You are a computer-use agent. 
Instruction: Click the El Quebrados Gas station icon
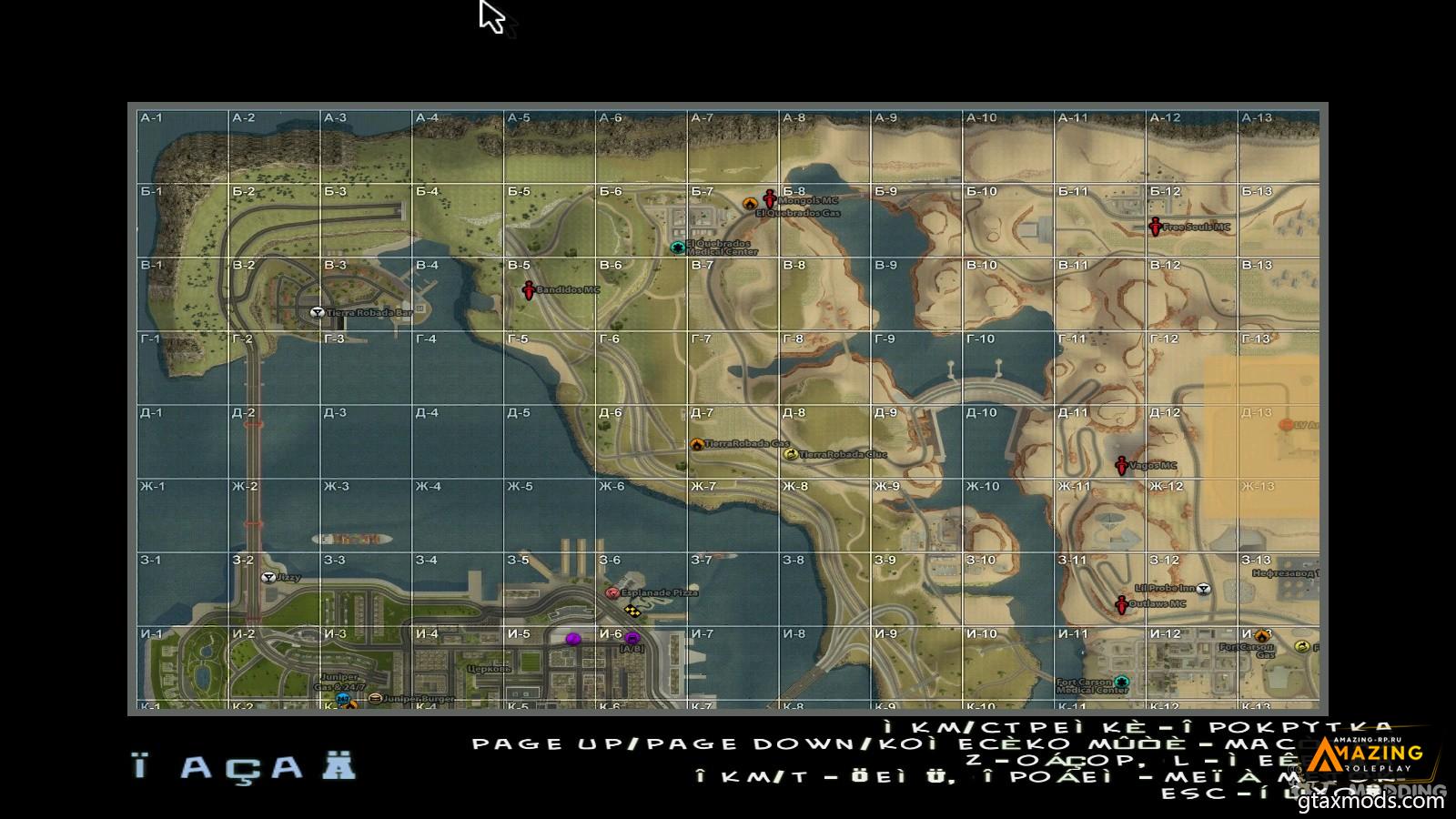[x=750, y=204]
